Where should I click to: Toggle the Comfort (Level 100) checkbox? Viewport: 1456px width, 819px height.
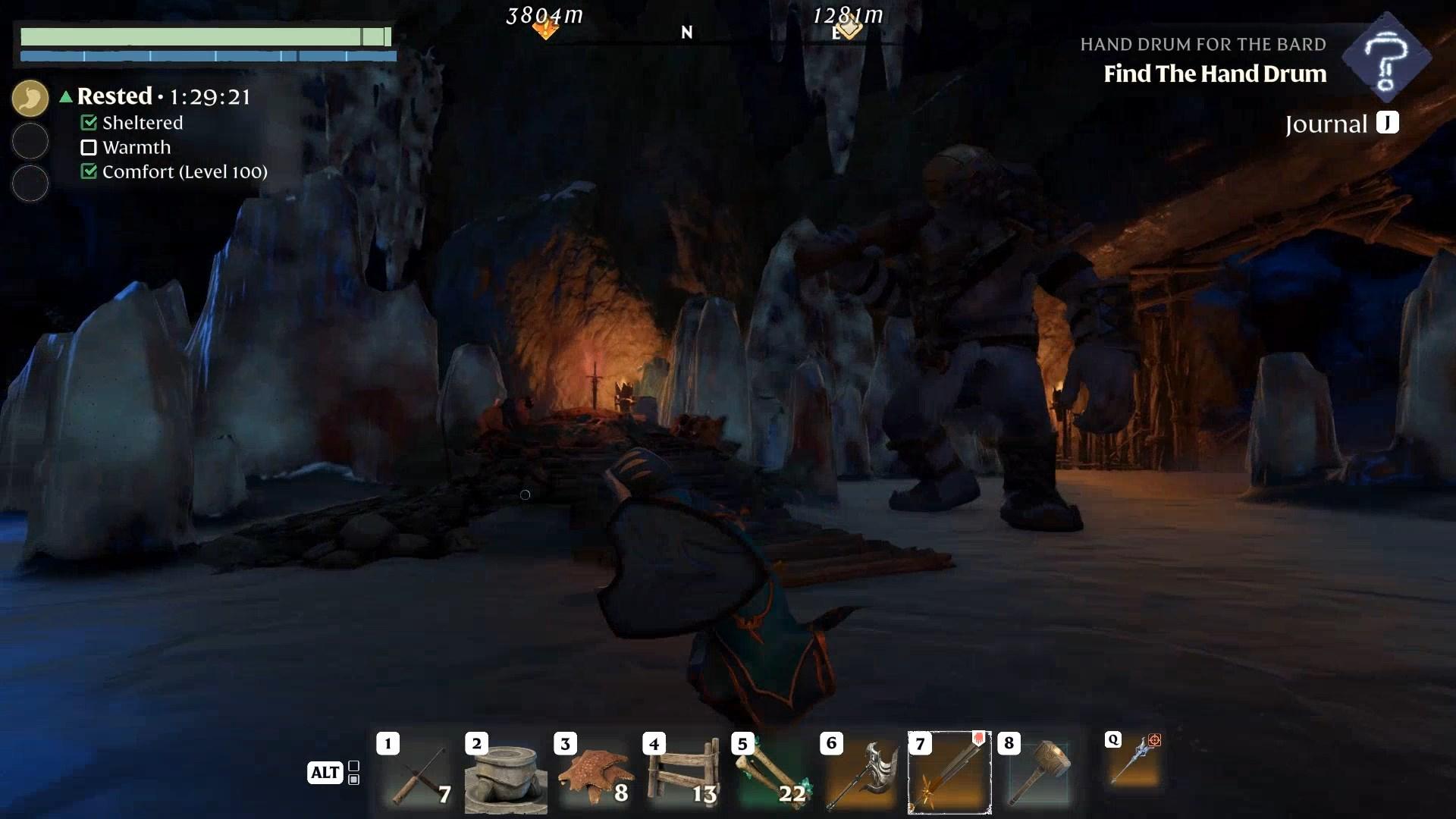(x=88, y=172)
